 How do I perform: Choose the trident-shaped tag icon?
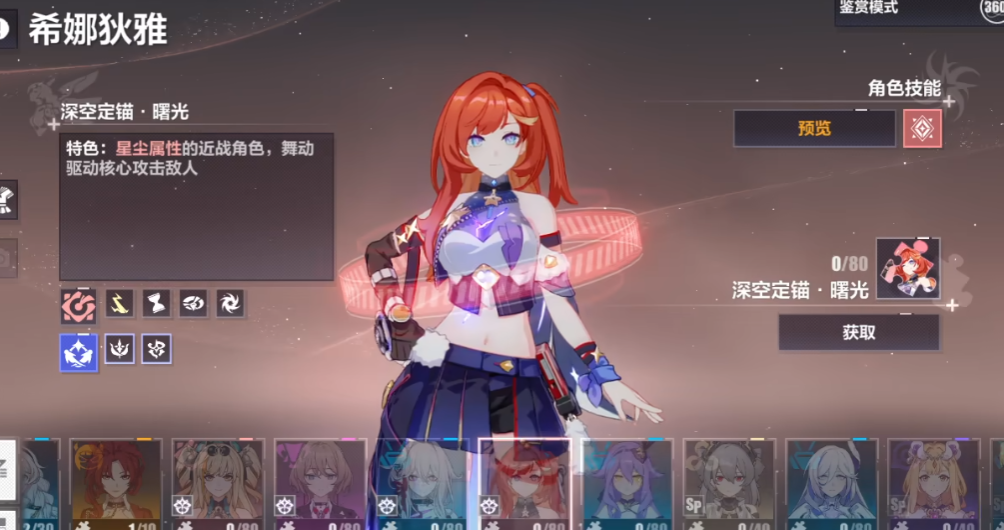pos(120,349)
